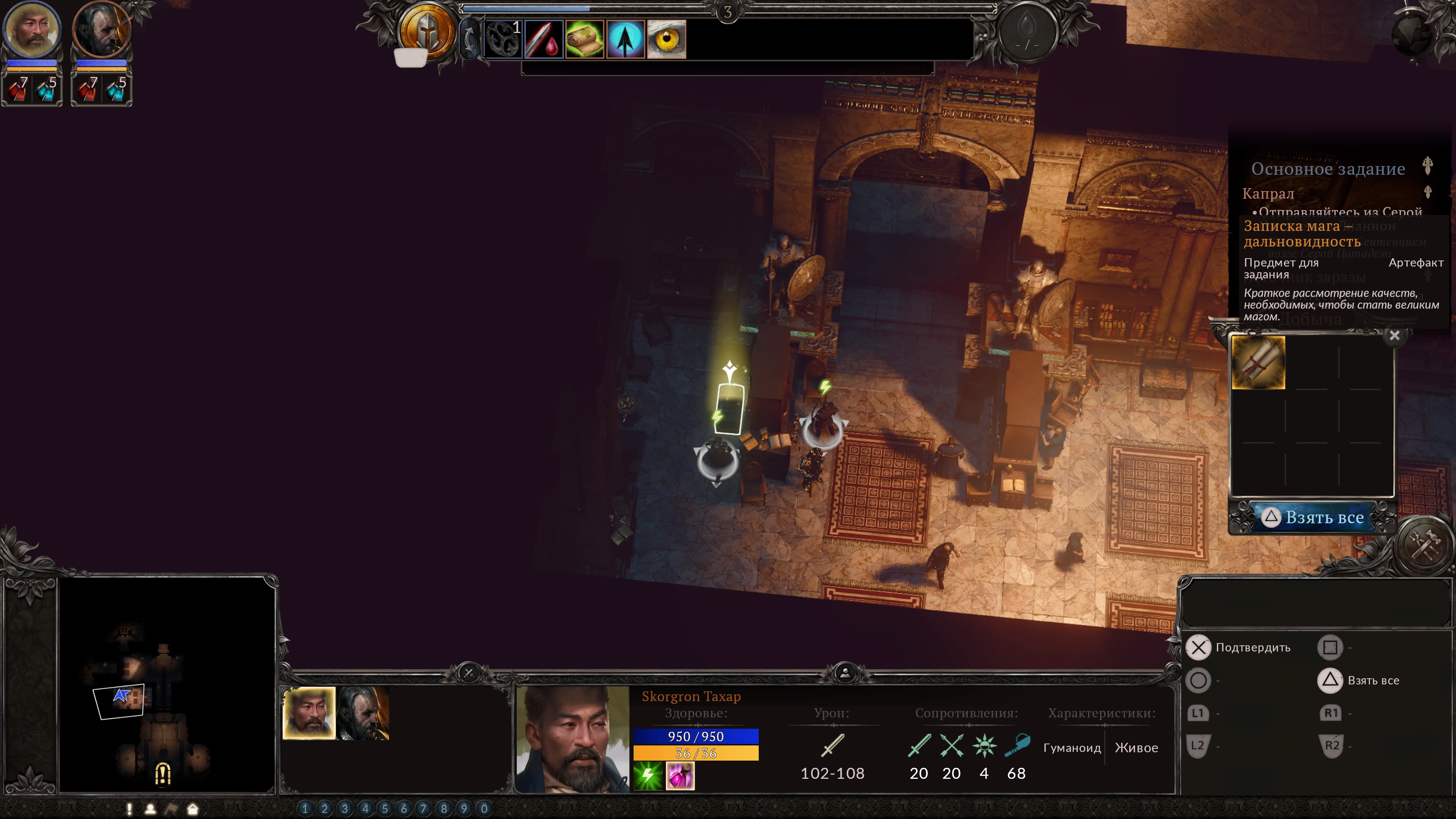The width and height of the screenshot is (1456, 819).
Task: Activate the bloody blade ability
Action: [x=544, y=39]
